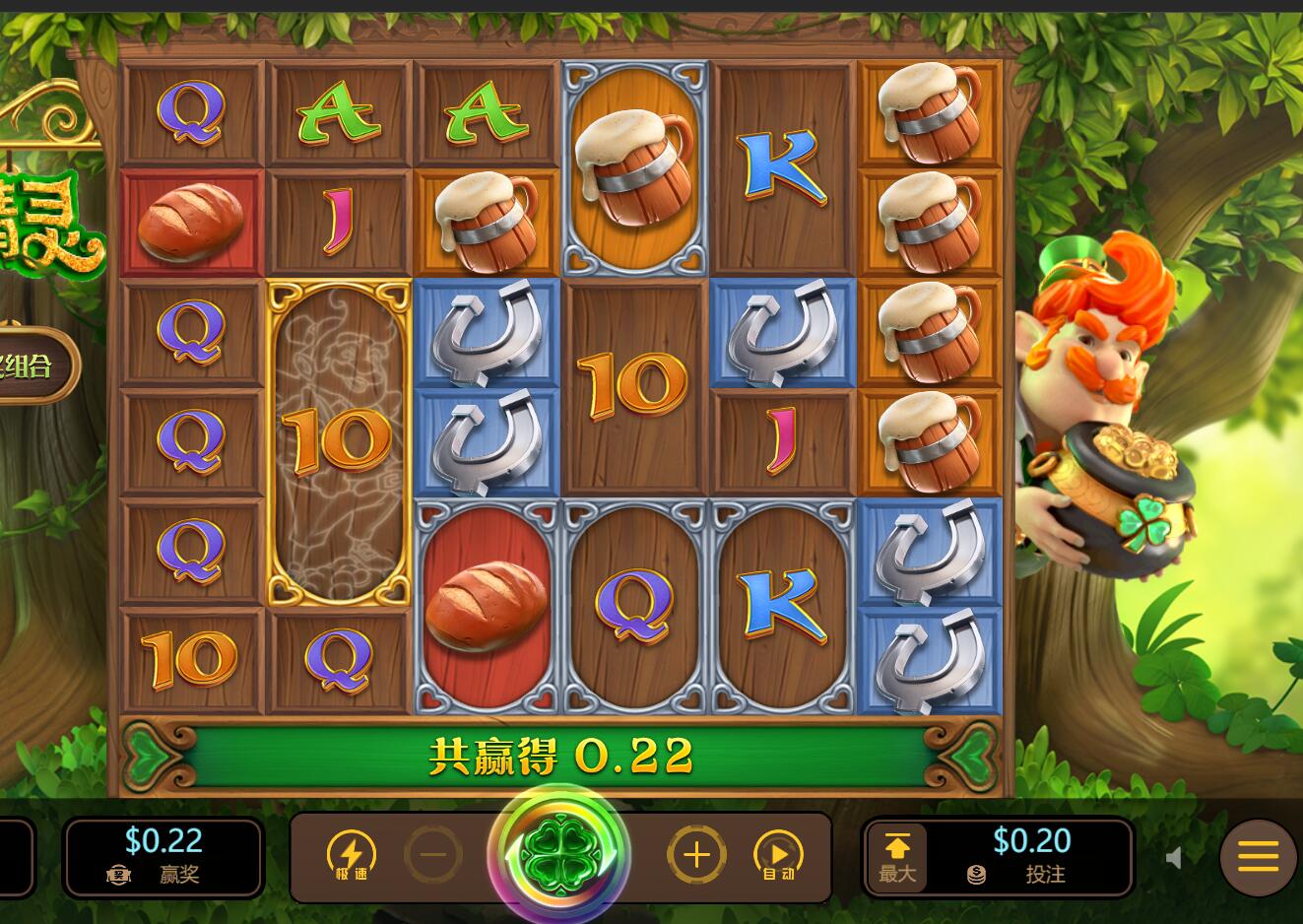Start auto-play mode
The width and height of the screenshot is (1303, 924).
[x=778, y=855]
